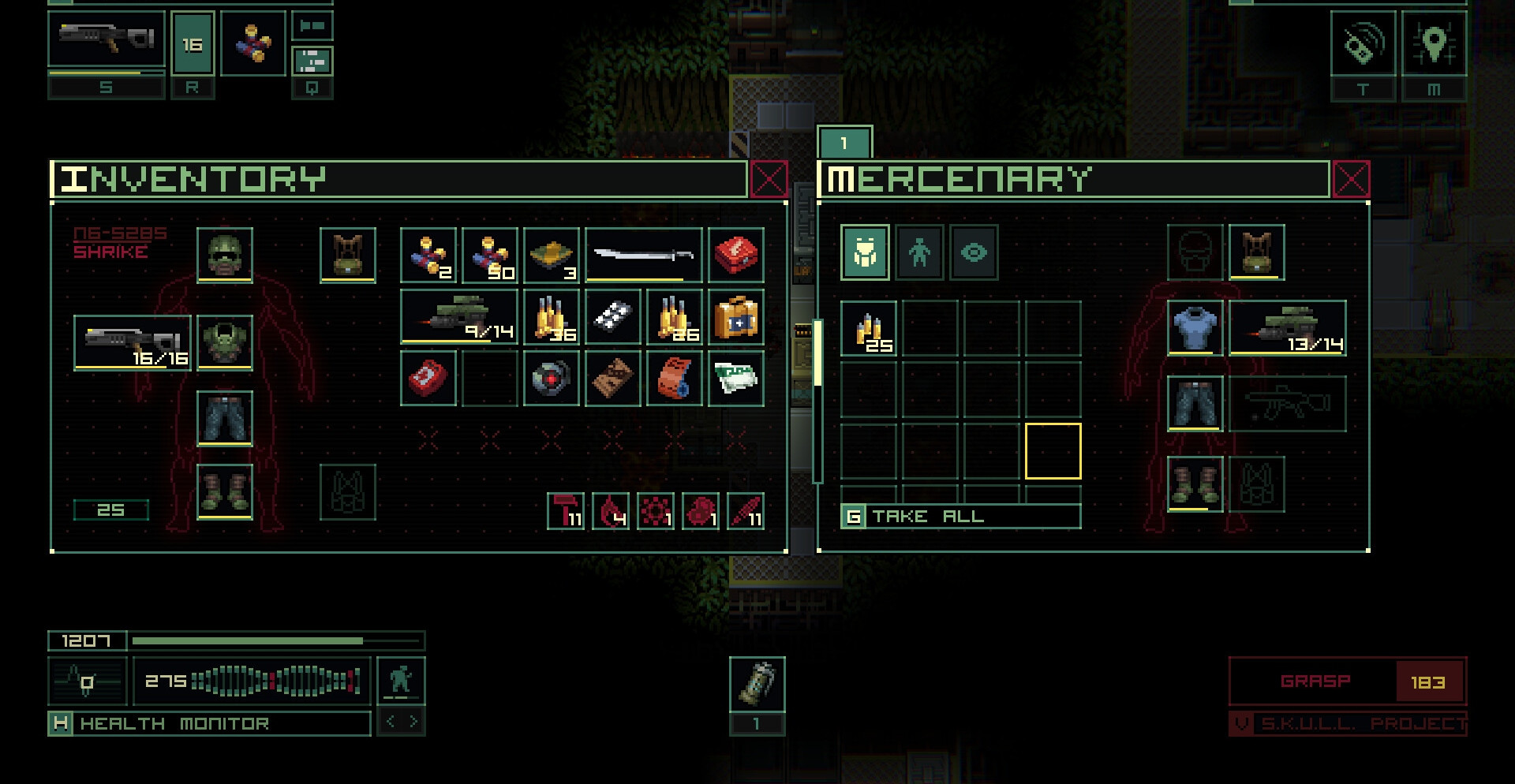Select the mercenary's blue jeans
The width and height of the screenshot is (1515, 784).
(x=1195, y=404)
